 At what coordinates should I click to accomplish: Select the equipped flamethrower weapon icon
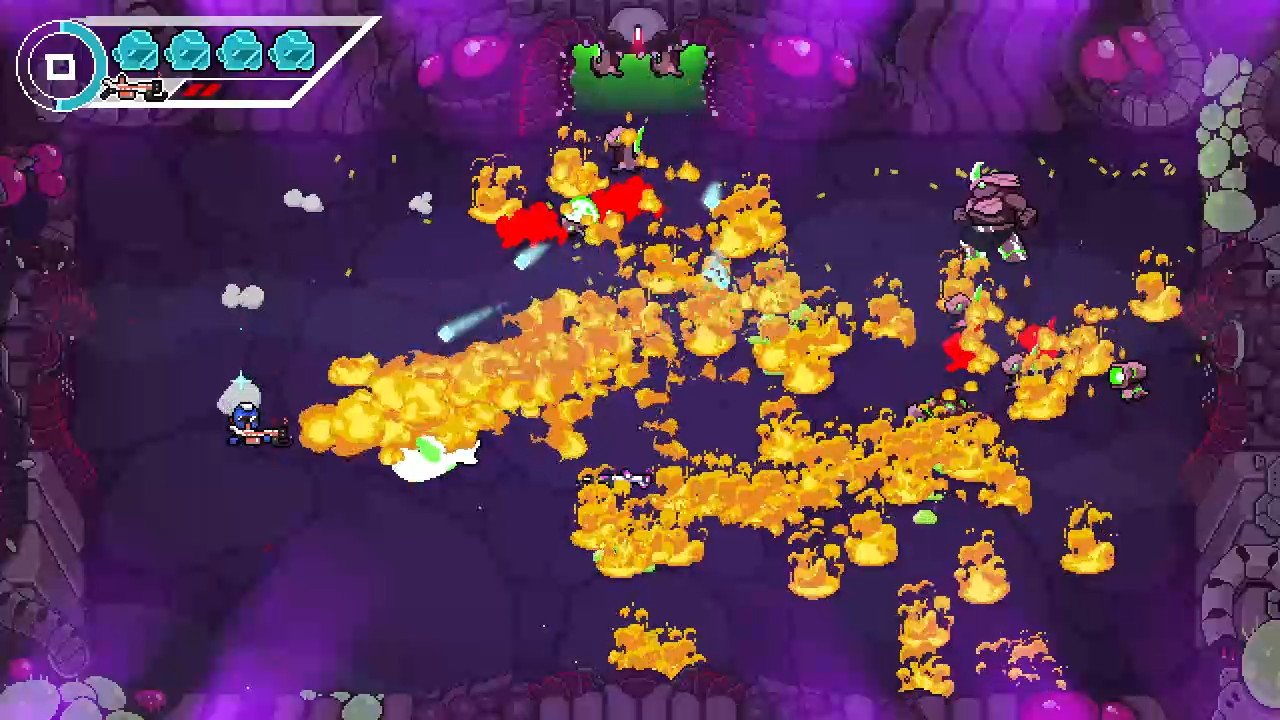[x=134, y=90]
